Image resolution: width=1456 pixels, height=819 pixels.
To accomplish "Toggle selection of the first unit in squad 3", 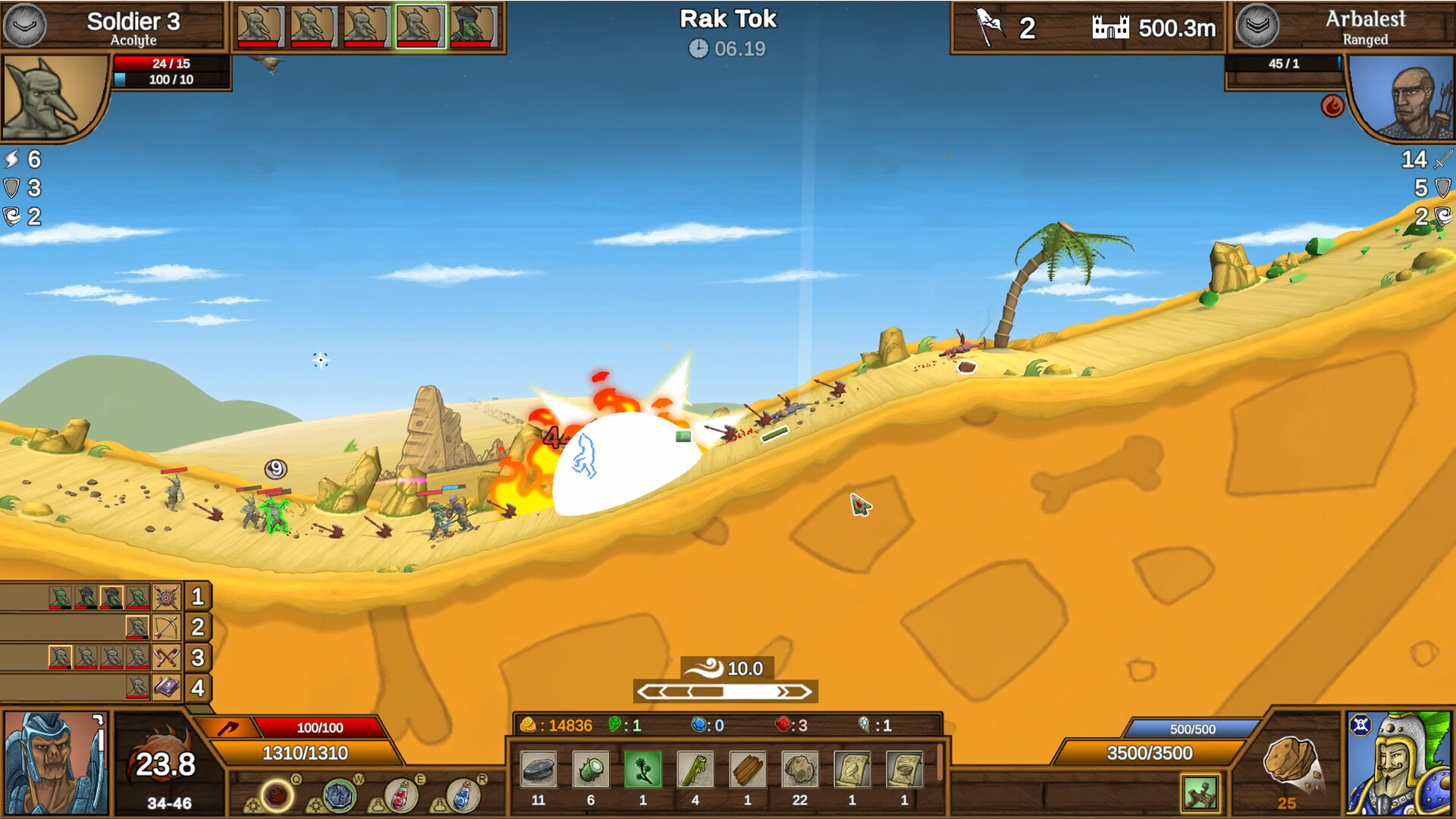I will pyautogui.click(x=58, y=657).
